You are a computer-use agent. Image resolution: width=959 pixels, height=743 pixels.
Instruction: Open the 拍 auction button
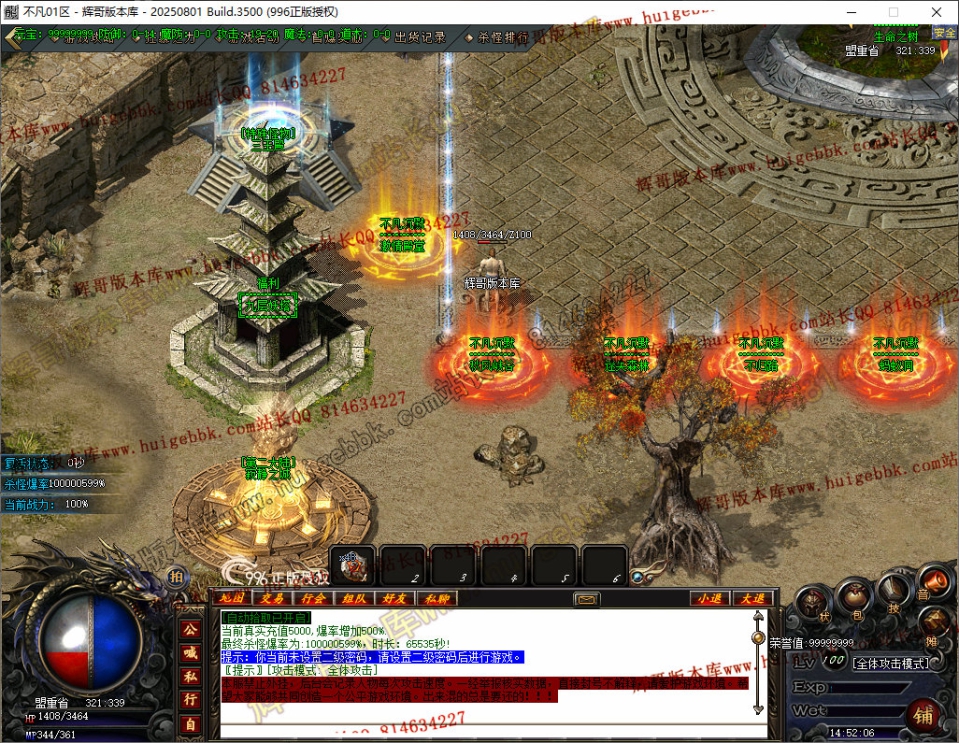click(175, 577)
